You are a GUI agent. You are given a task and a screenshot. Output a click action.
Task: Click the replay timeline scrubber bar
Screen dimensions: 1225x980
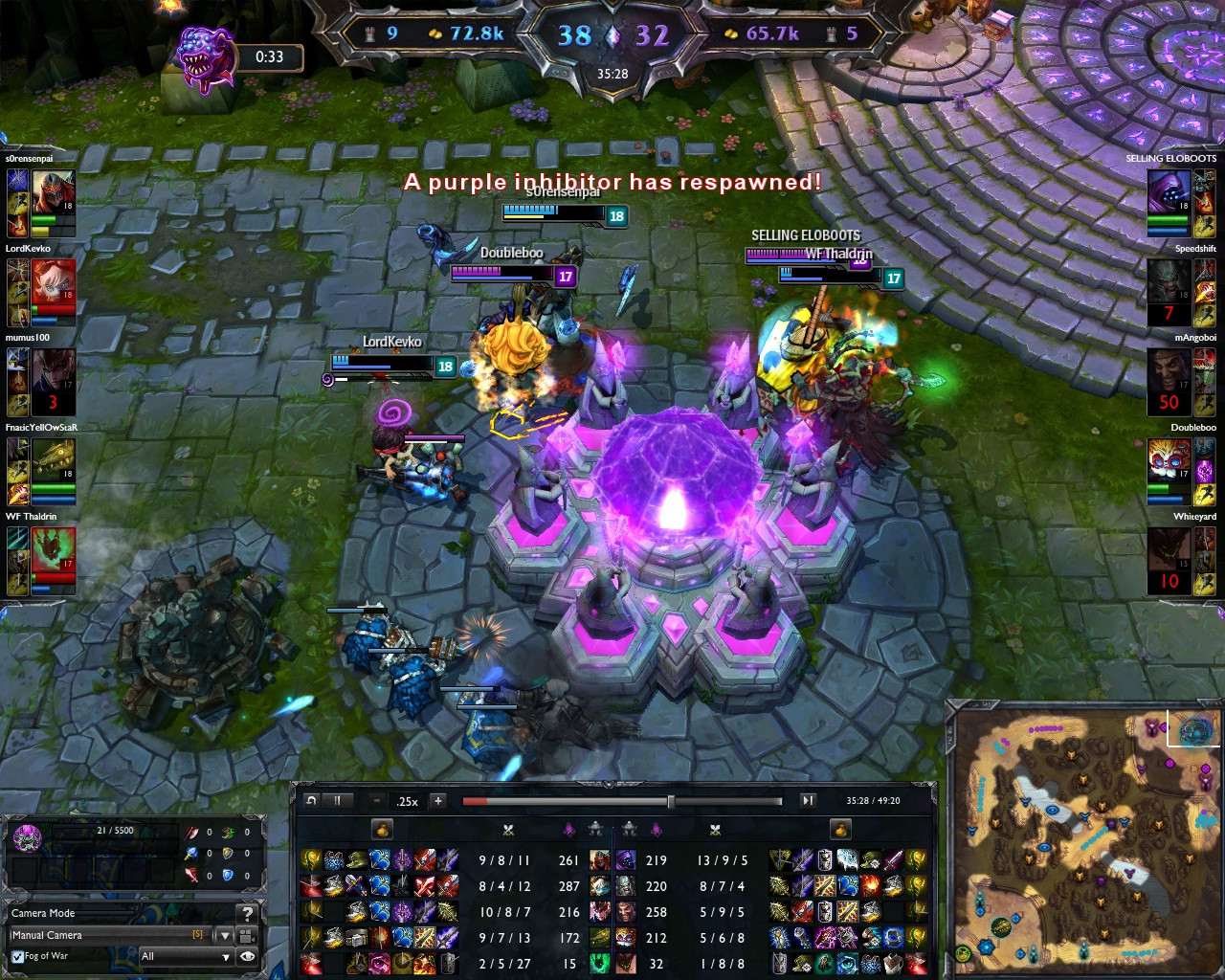point(622,801)
